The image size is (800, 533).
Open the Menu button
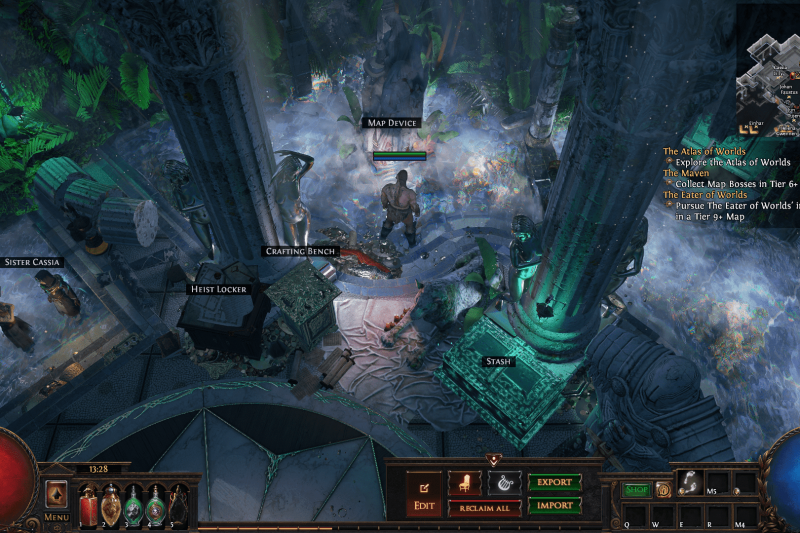click(x=56, y=517)
